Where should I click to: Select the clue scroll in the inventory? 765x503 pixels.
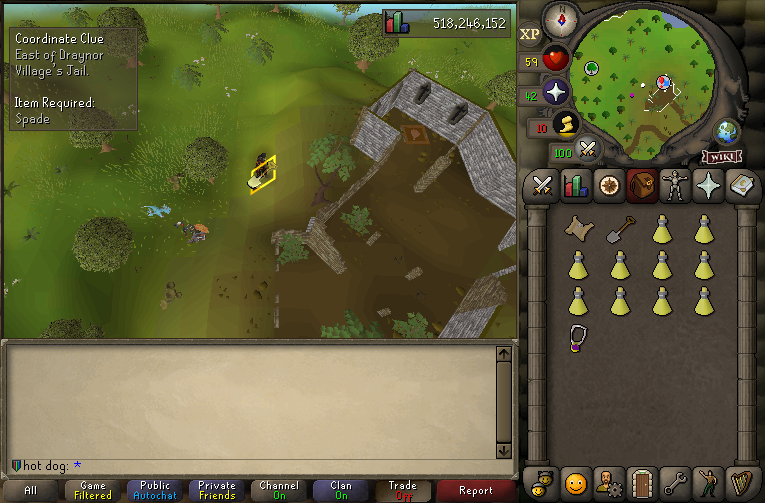577,230
